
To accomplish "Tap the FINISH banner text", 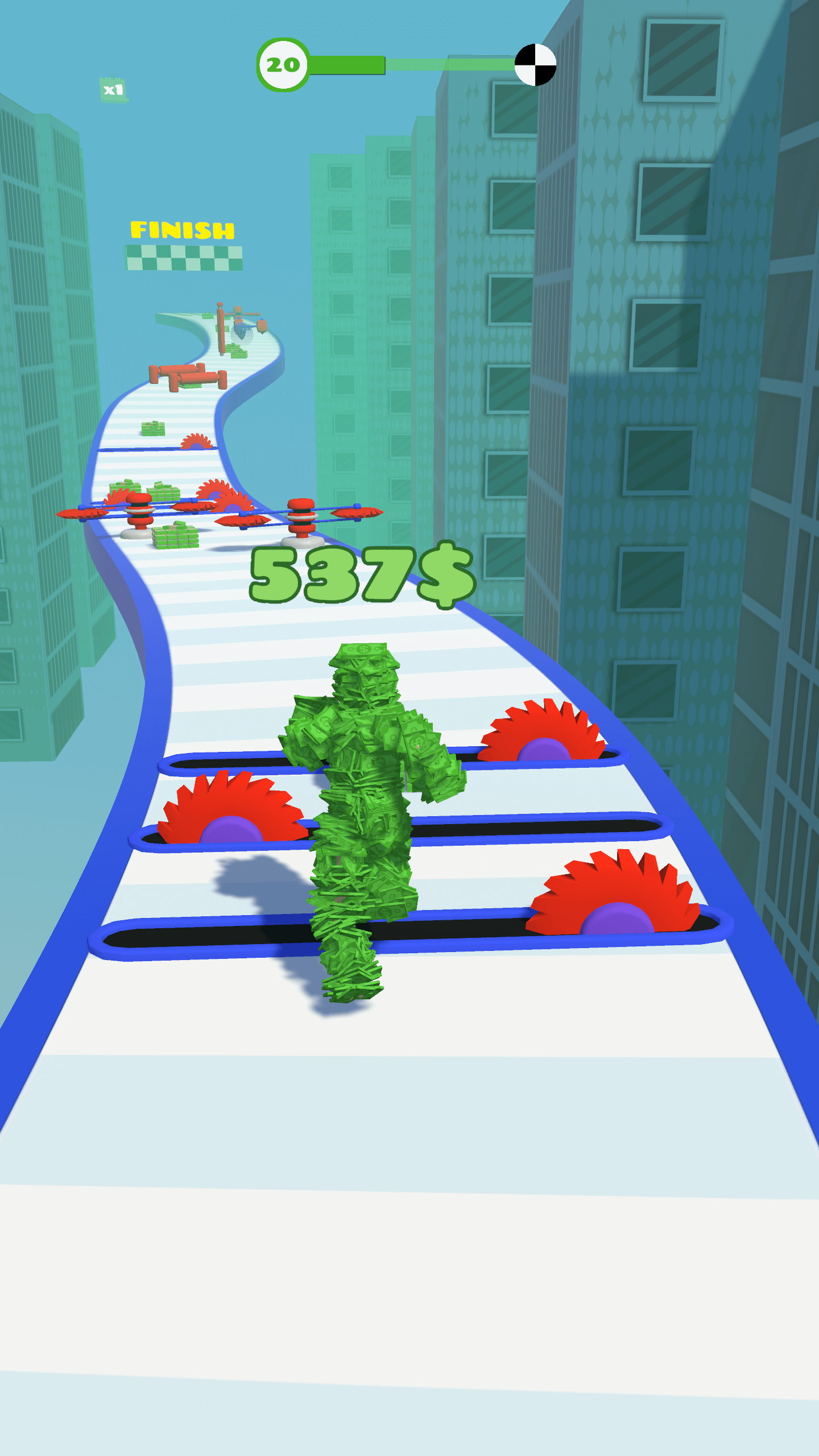I will tap(182, 230).
